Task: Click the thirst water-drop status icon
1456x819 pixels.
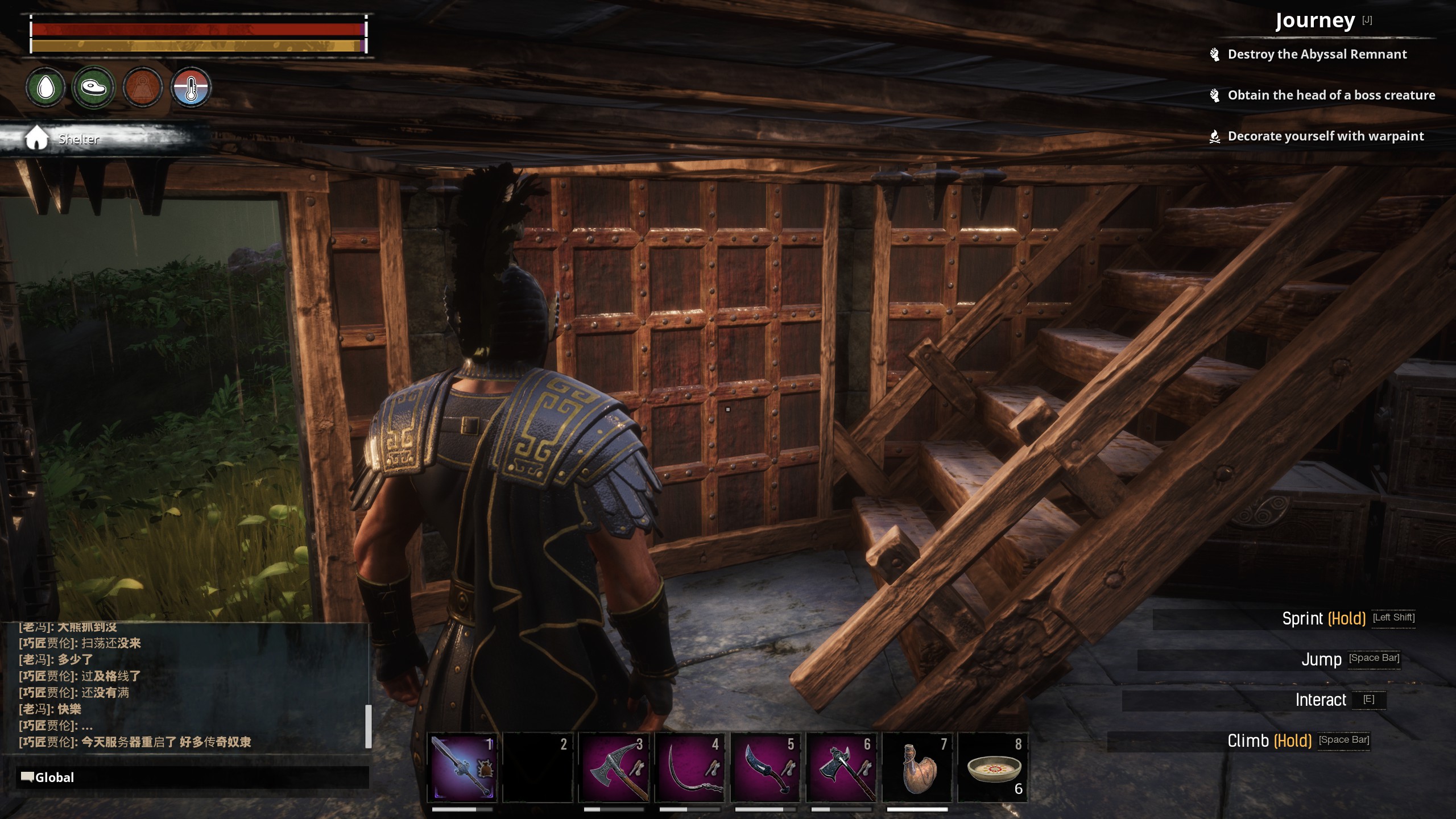Action: pyautogui.click(x=45, y=87)
